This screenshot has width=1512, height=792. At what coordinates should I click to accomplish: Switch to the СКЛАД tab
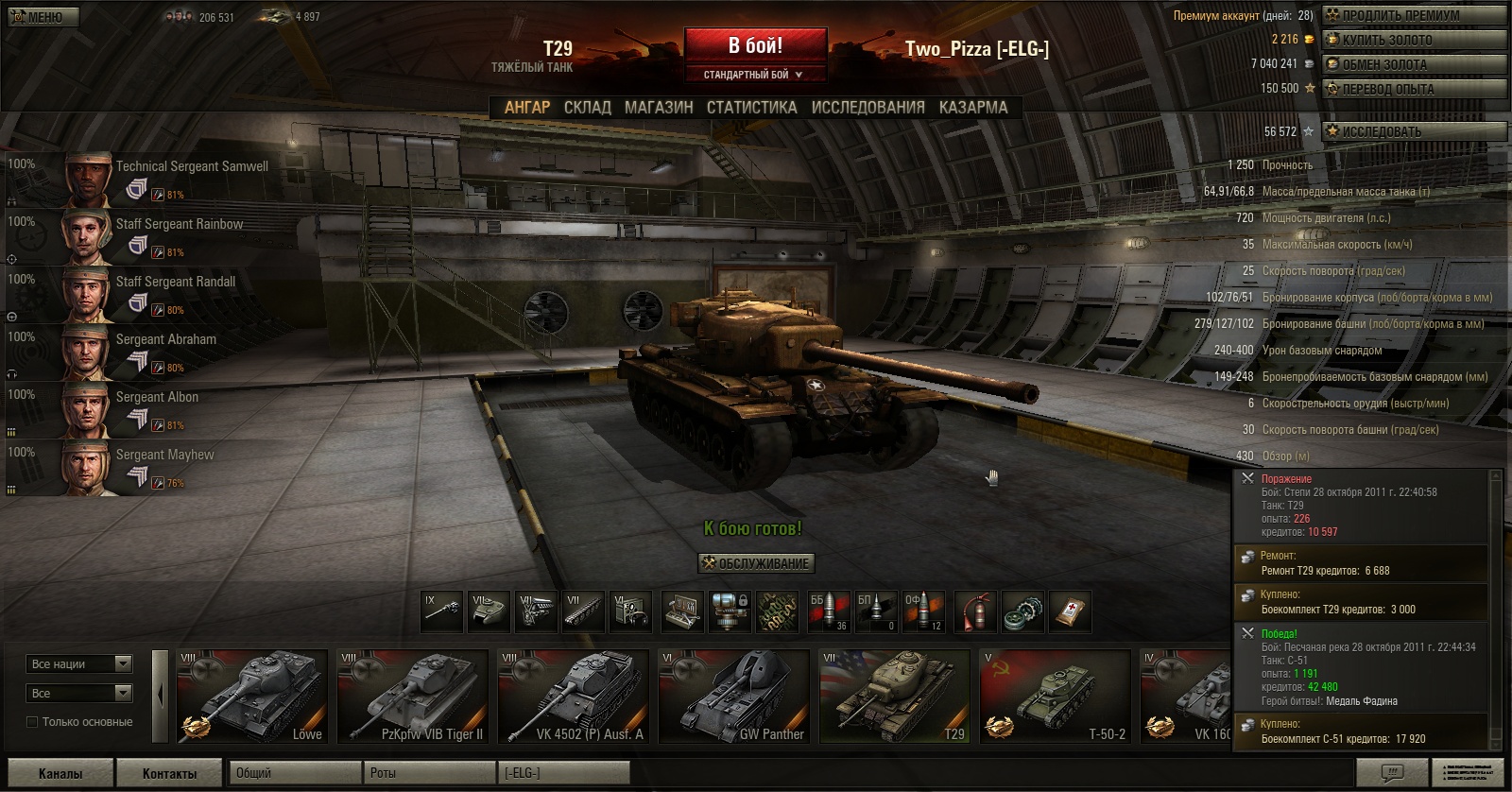coord(587,107)
